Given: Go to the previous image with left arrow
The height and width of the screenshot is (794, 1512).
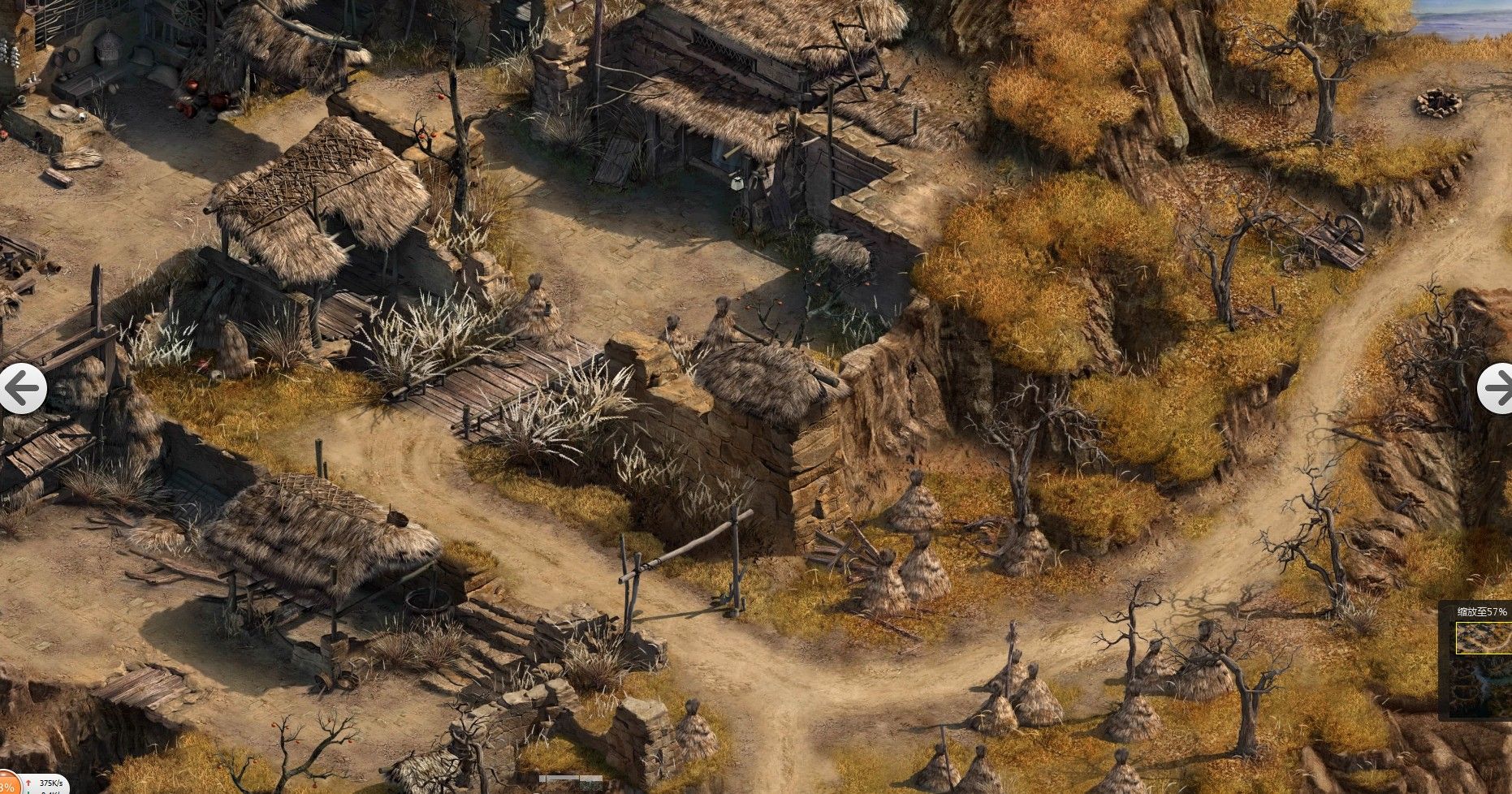Looking at the screenshot, I should pyautogui.click(x=21, y=389).
